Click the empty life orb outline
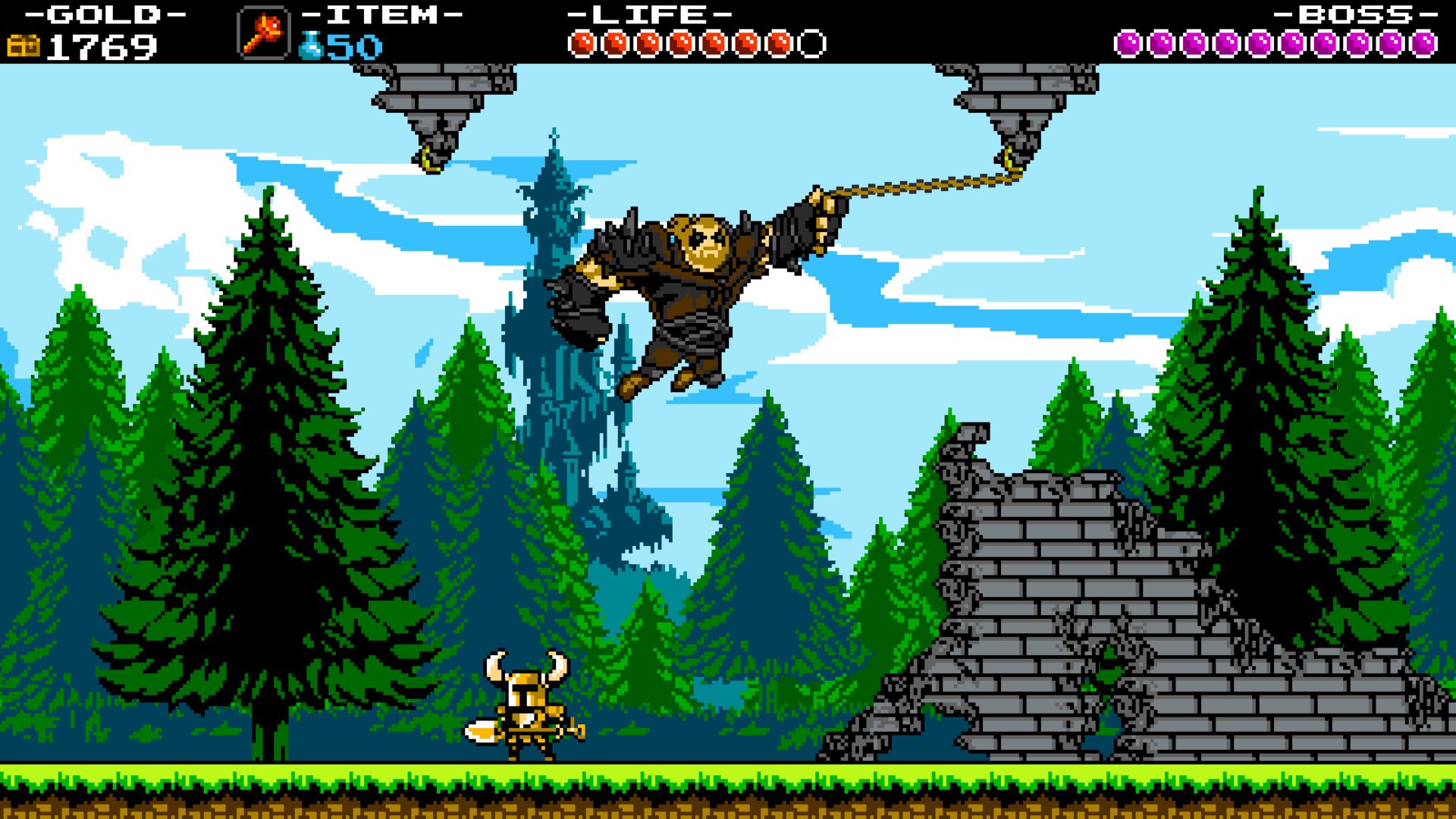1456x819 pixels. click(x=810, y=43)
